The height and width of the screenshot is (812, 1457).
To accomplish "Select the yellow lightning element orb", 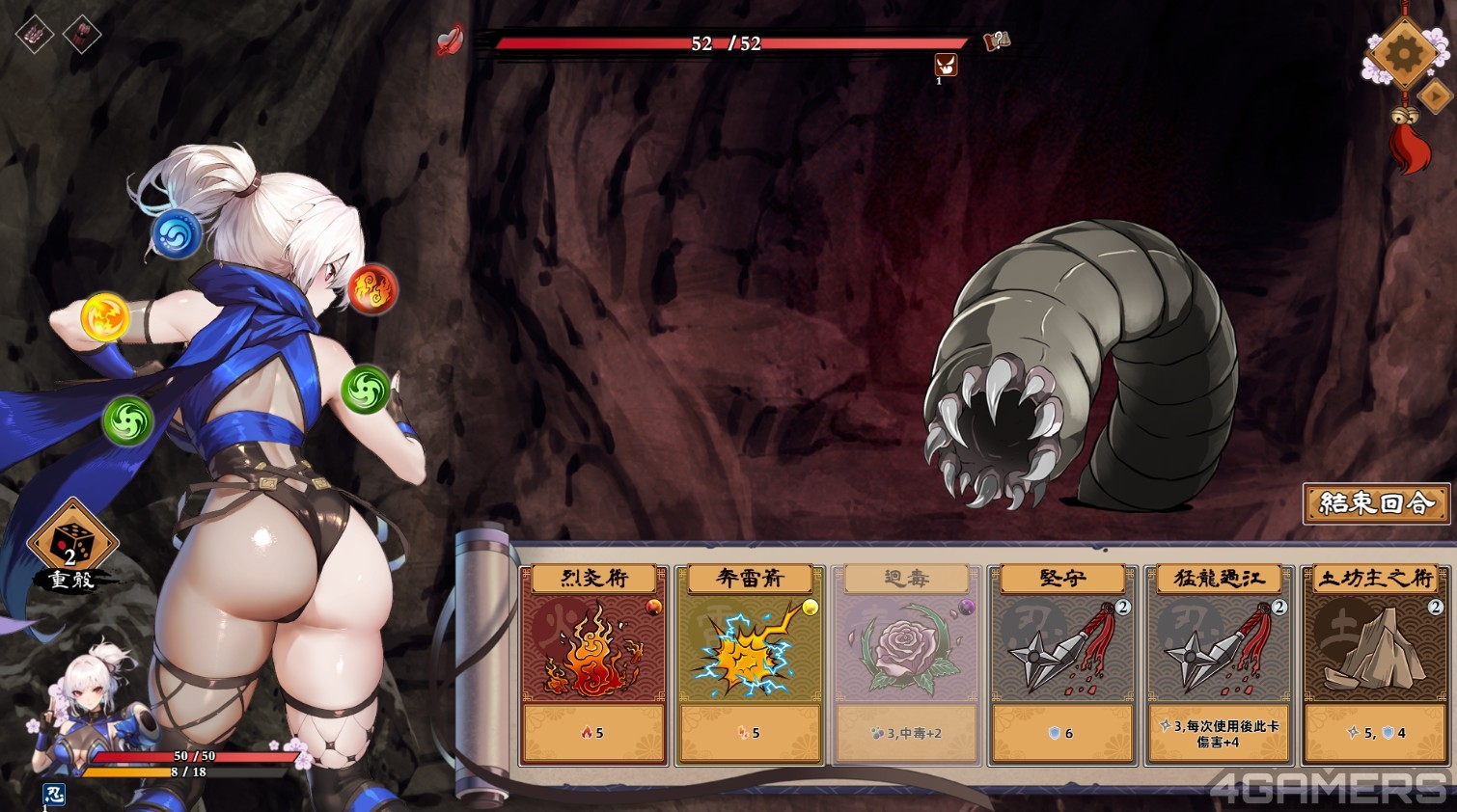I will 105,317.
